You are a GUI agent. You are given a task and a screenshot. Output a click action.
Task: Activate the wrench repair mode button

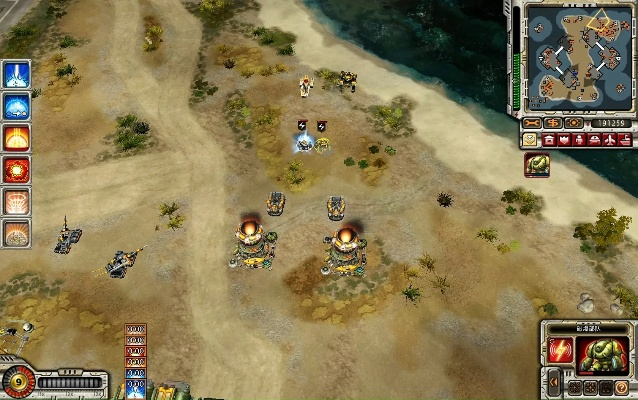(533, 123)
